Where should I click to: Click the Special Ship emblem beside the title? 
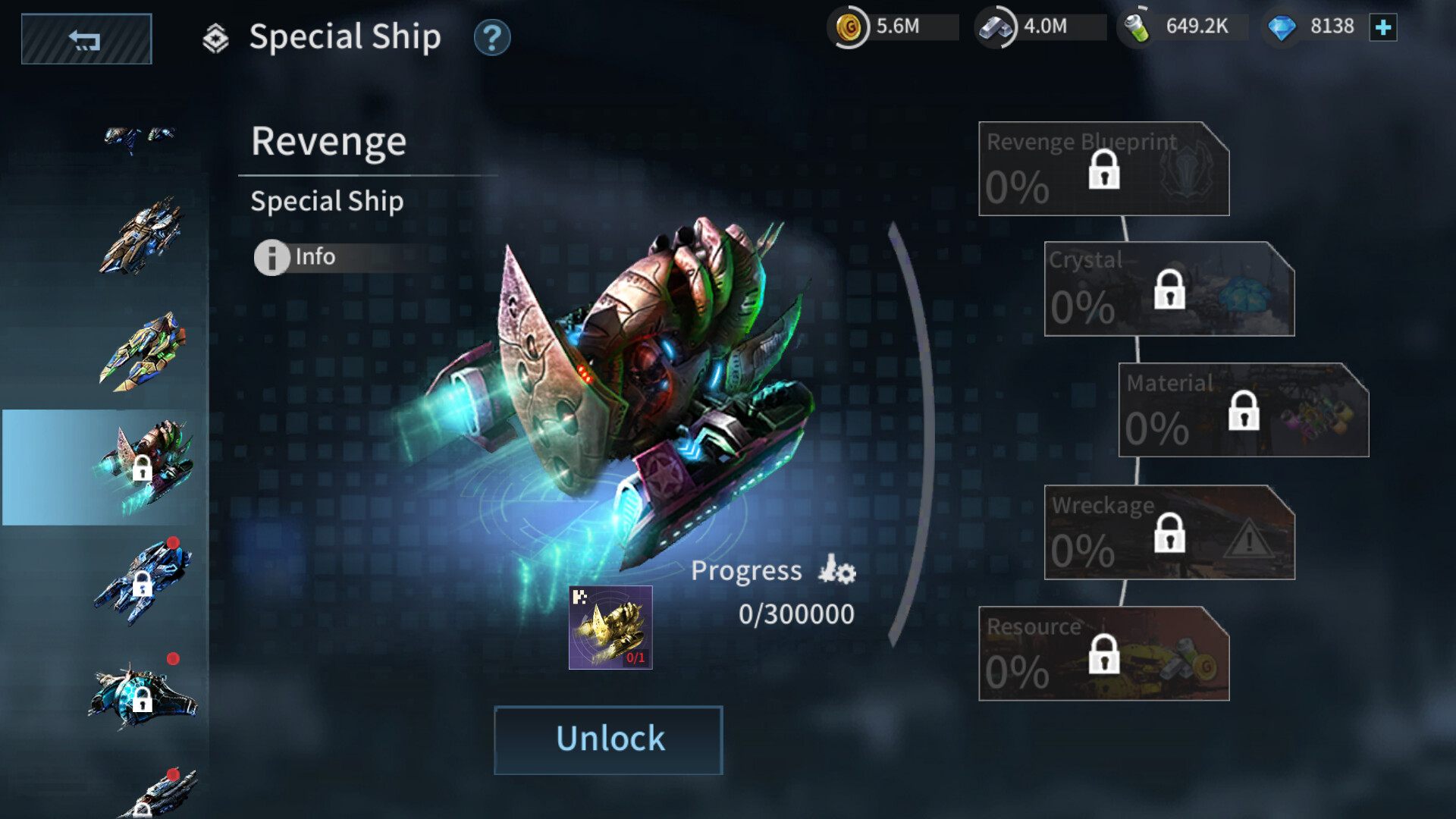coord(216,36)
